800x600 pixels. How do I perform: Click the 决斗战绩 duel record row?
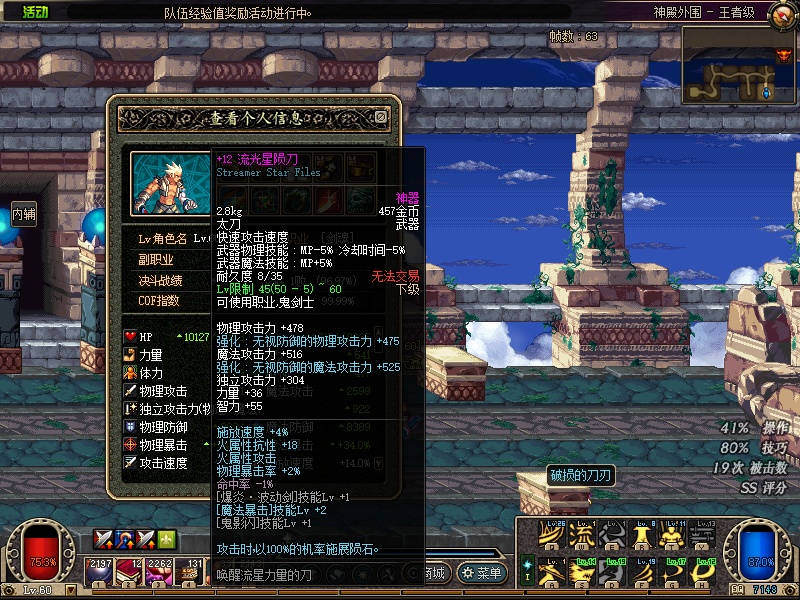coord(160,281)
